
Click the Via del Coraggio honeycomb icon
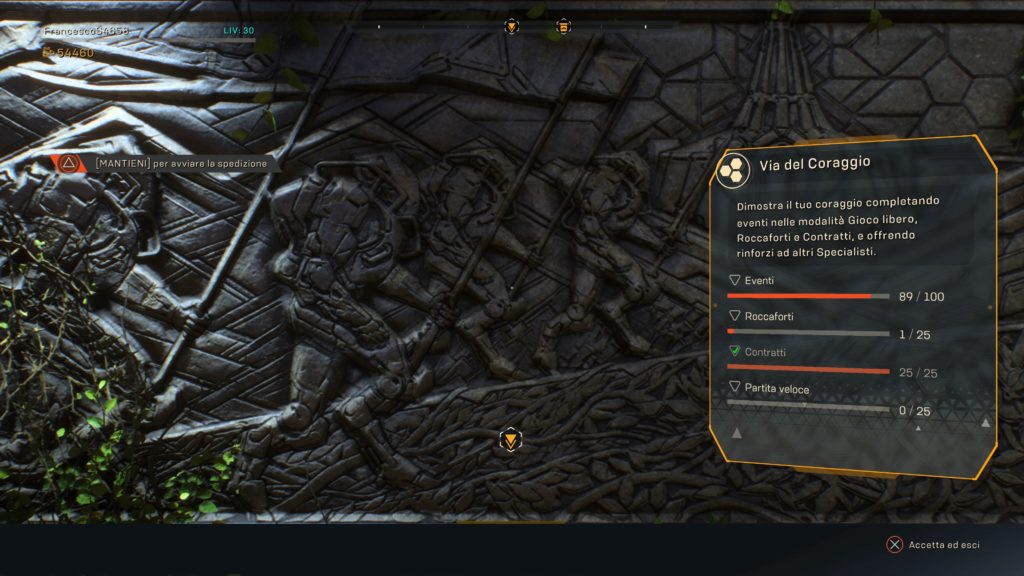coord(734,168)
